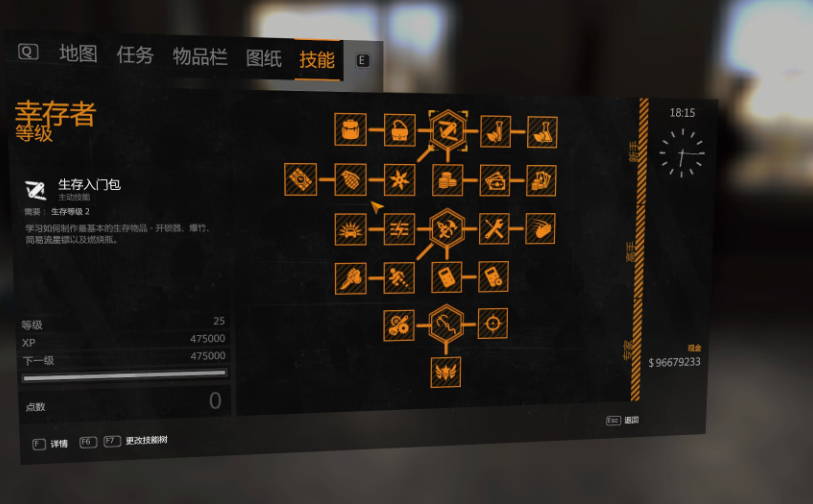Select the throwing star skill node
The image size is (813, 504).
click(398, 180)
